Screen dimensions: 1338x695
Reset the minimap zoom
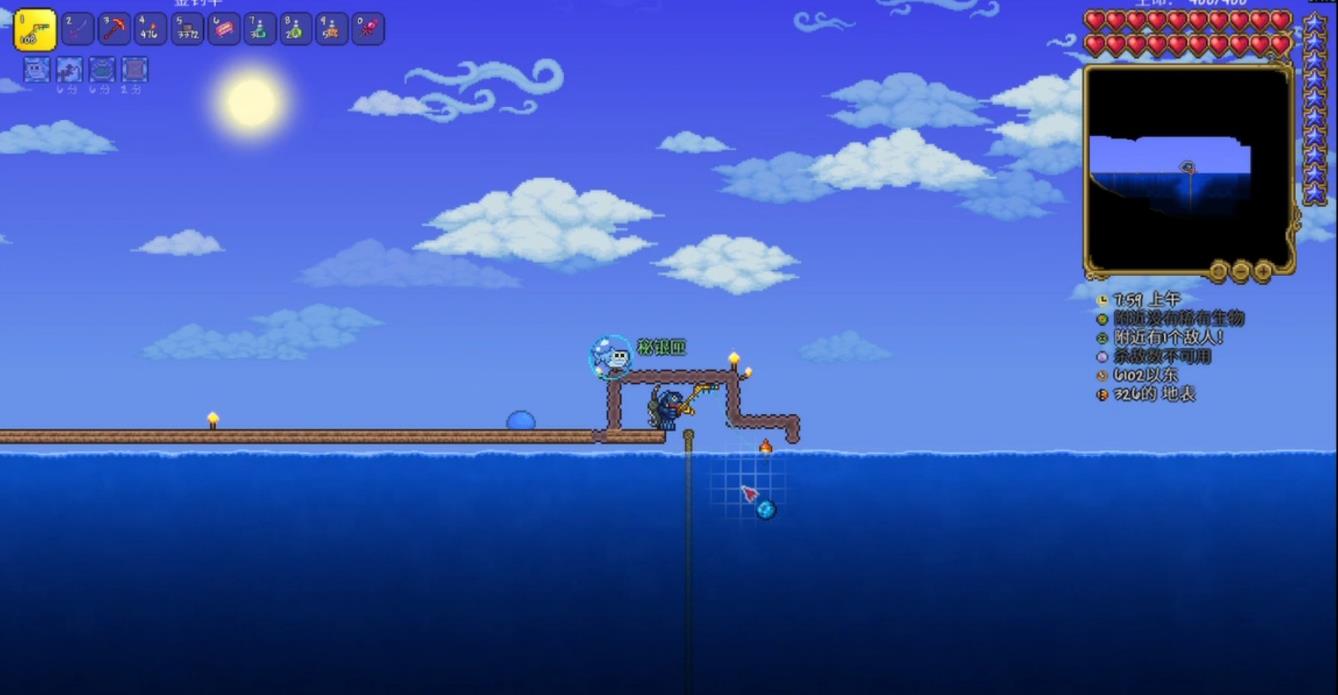click(1218, 270)
